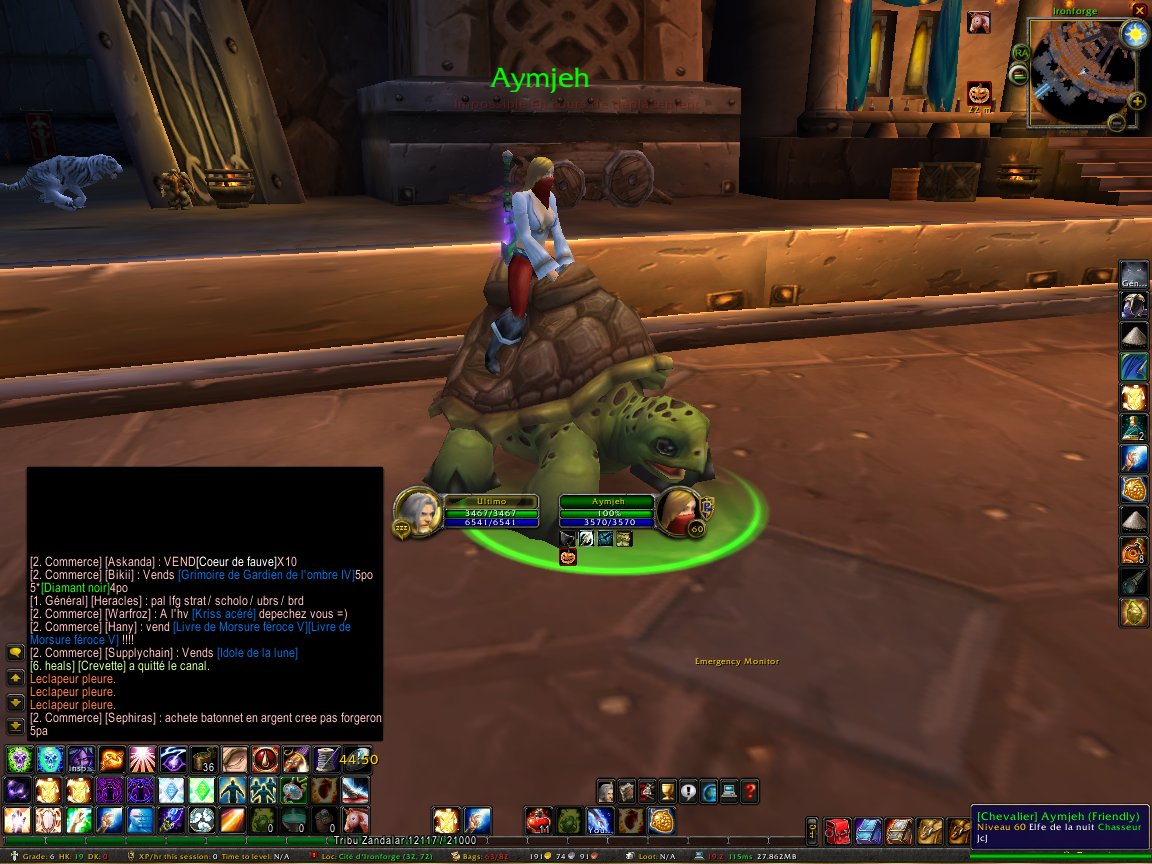Viewport: 1152px width, 864px height.
Task: Open the chat menu speech bubble button
Action: click(15, 652)
